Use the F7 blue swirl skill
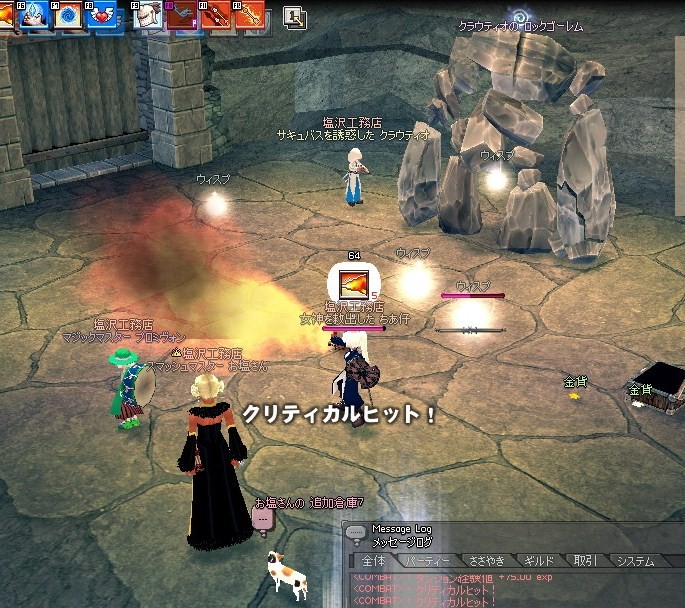This screenshot has width=685, height=608. point(68,15)
